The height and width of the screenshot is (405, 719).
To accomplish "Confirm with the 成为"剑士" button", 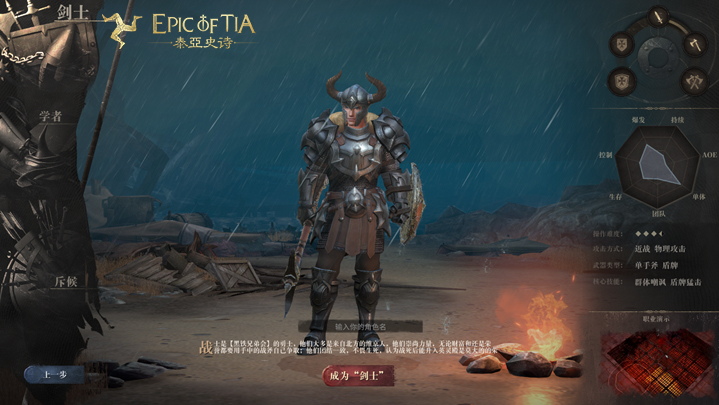I will pos(358,376).
